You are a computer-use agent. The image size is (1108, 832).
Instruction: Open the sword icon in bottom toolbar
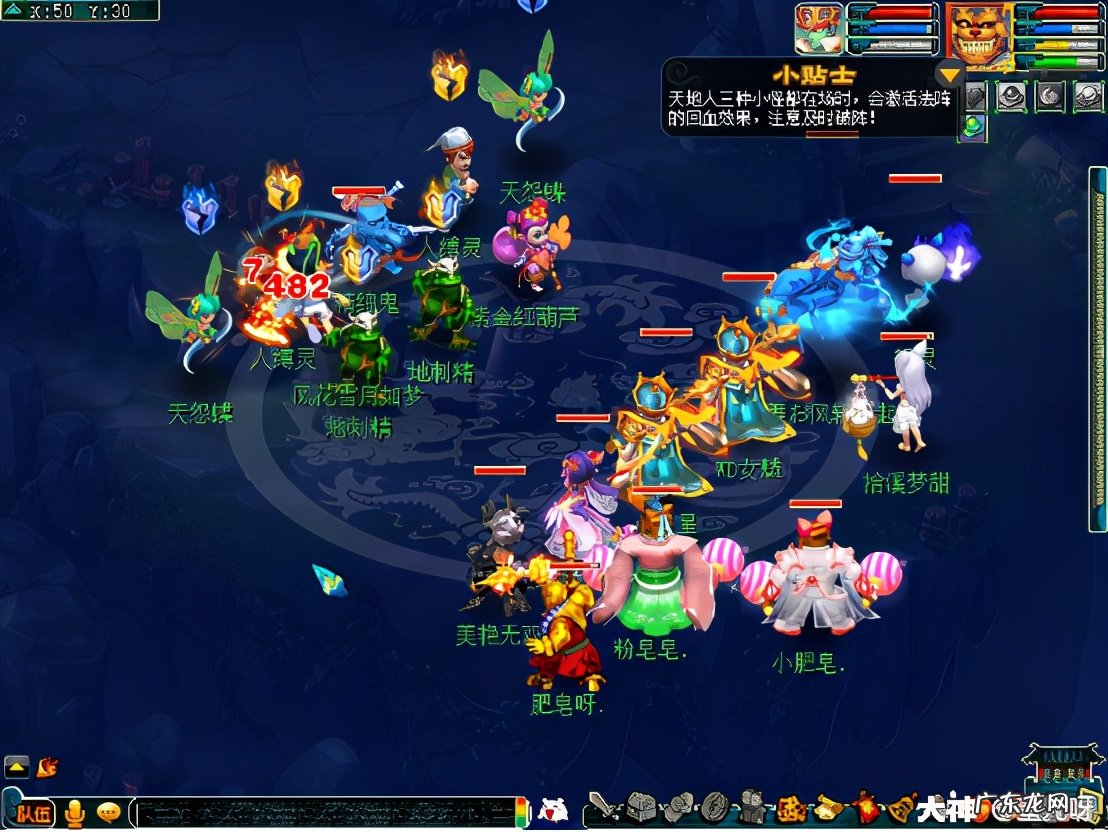(602, 806)
